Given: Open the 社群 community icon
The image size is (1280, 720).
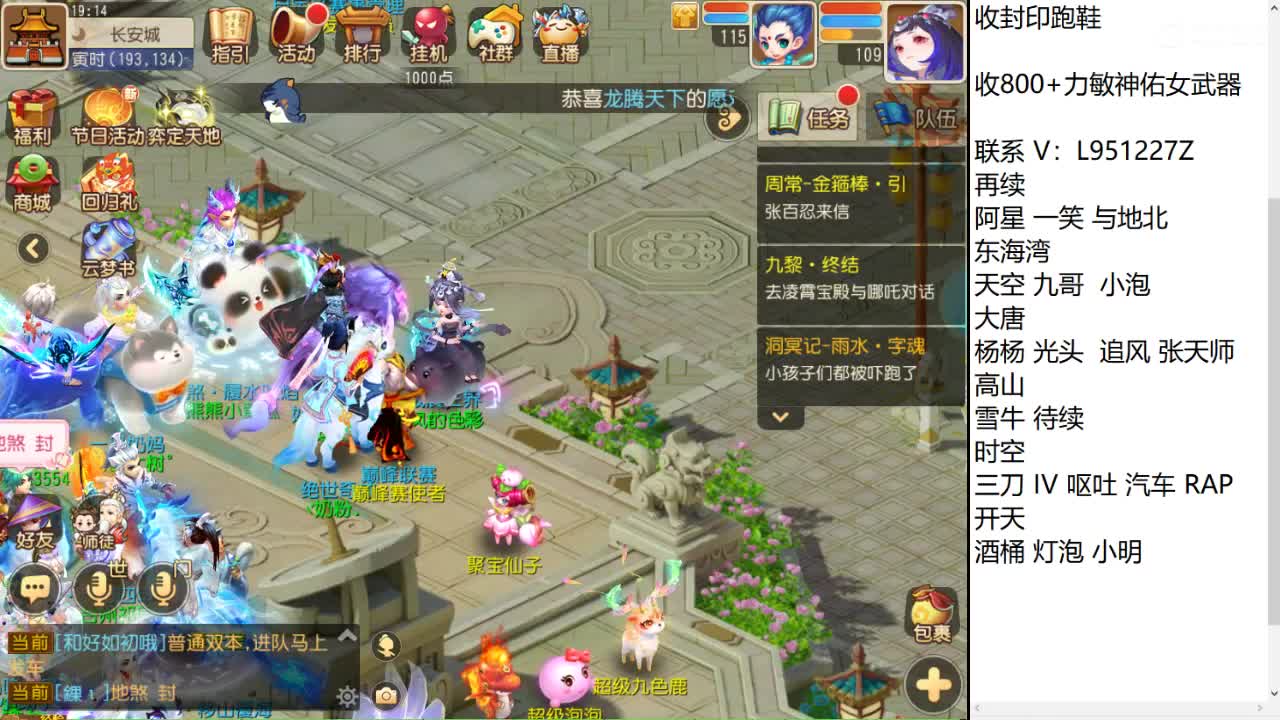Looking at the screenshot, I should tap(495, 35).
